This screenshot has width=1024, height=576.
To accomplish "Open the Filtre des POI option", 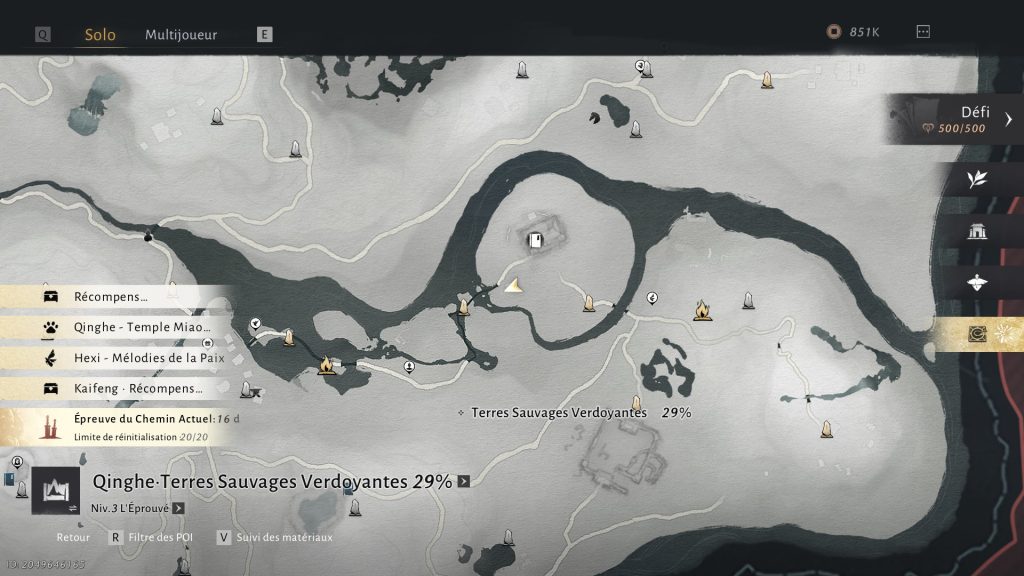I will tap(160, 538).
